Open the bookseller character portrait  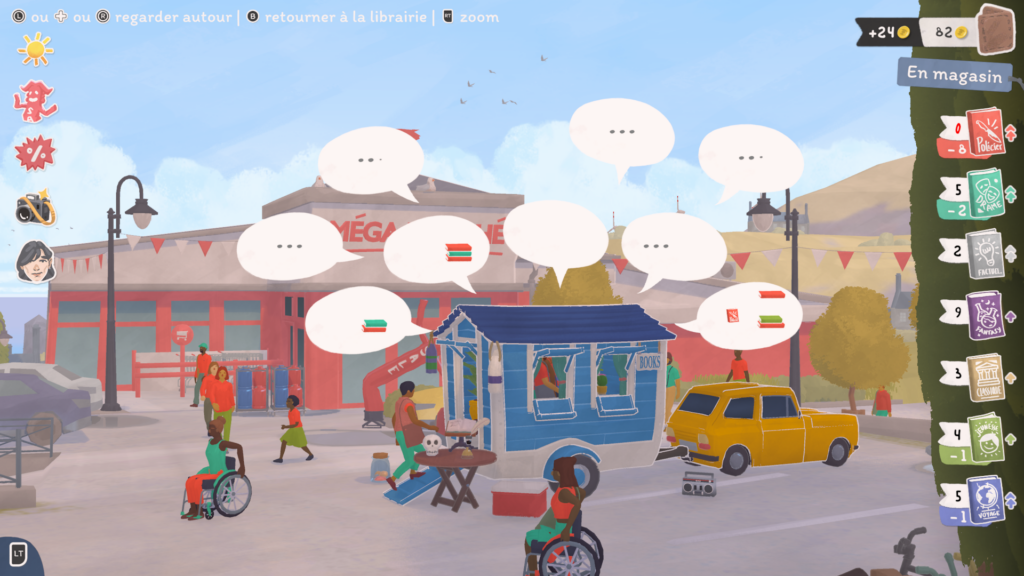pyautogui.click(x=35, y=261)
